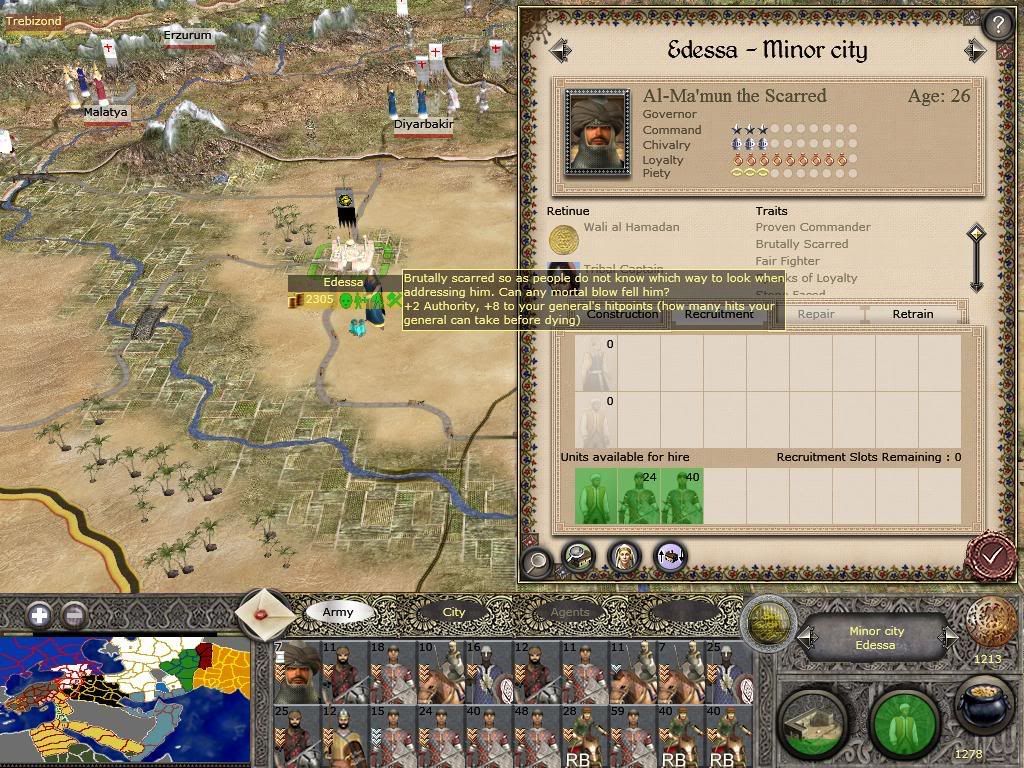The image size is (1024, 768).
Task: Select the general's unit card in the army
Action: (x=297, y=672)
